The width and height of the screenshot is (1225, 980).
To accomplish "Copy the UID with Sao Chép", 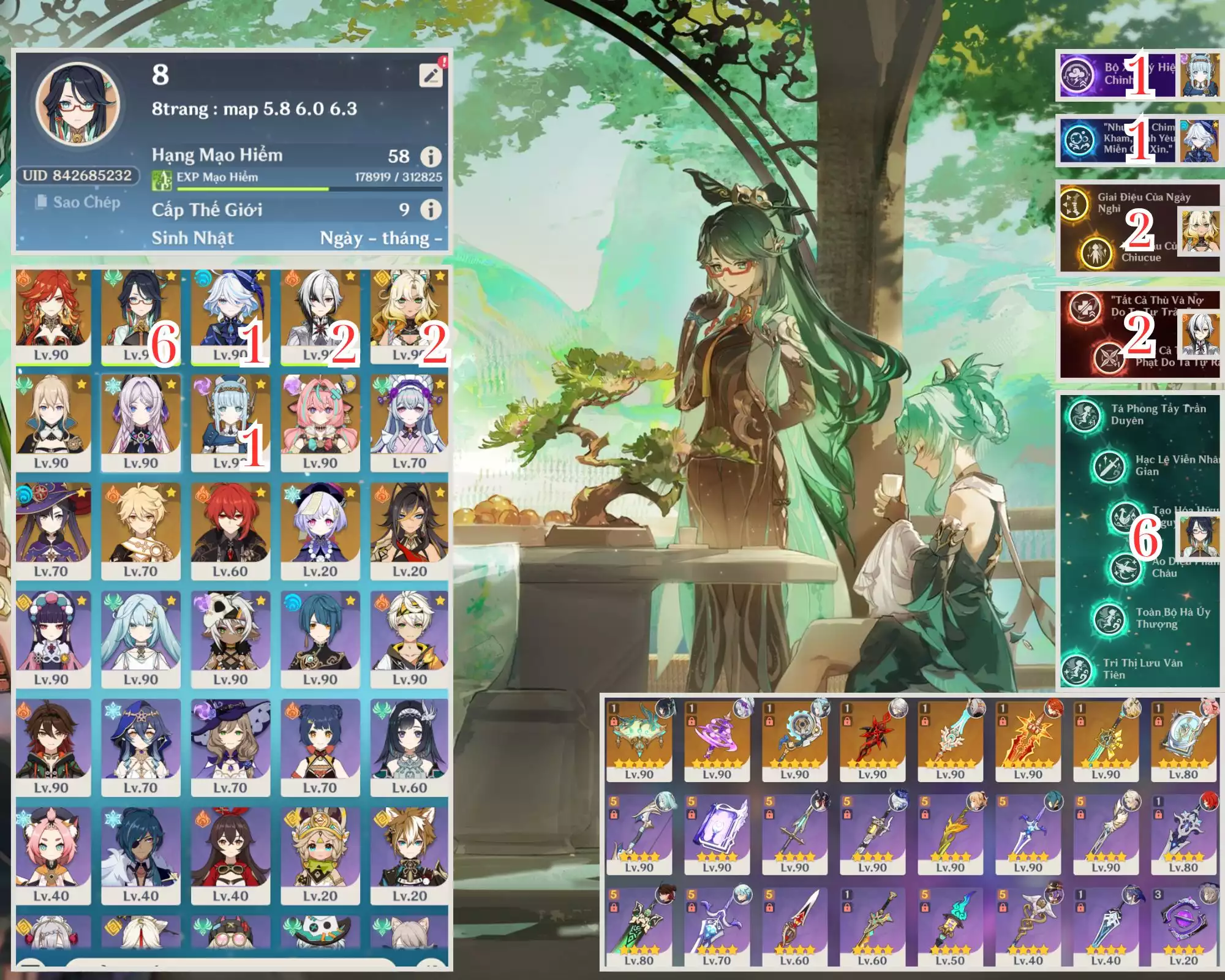I will click(x=78, y=202).
